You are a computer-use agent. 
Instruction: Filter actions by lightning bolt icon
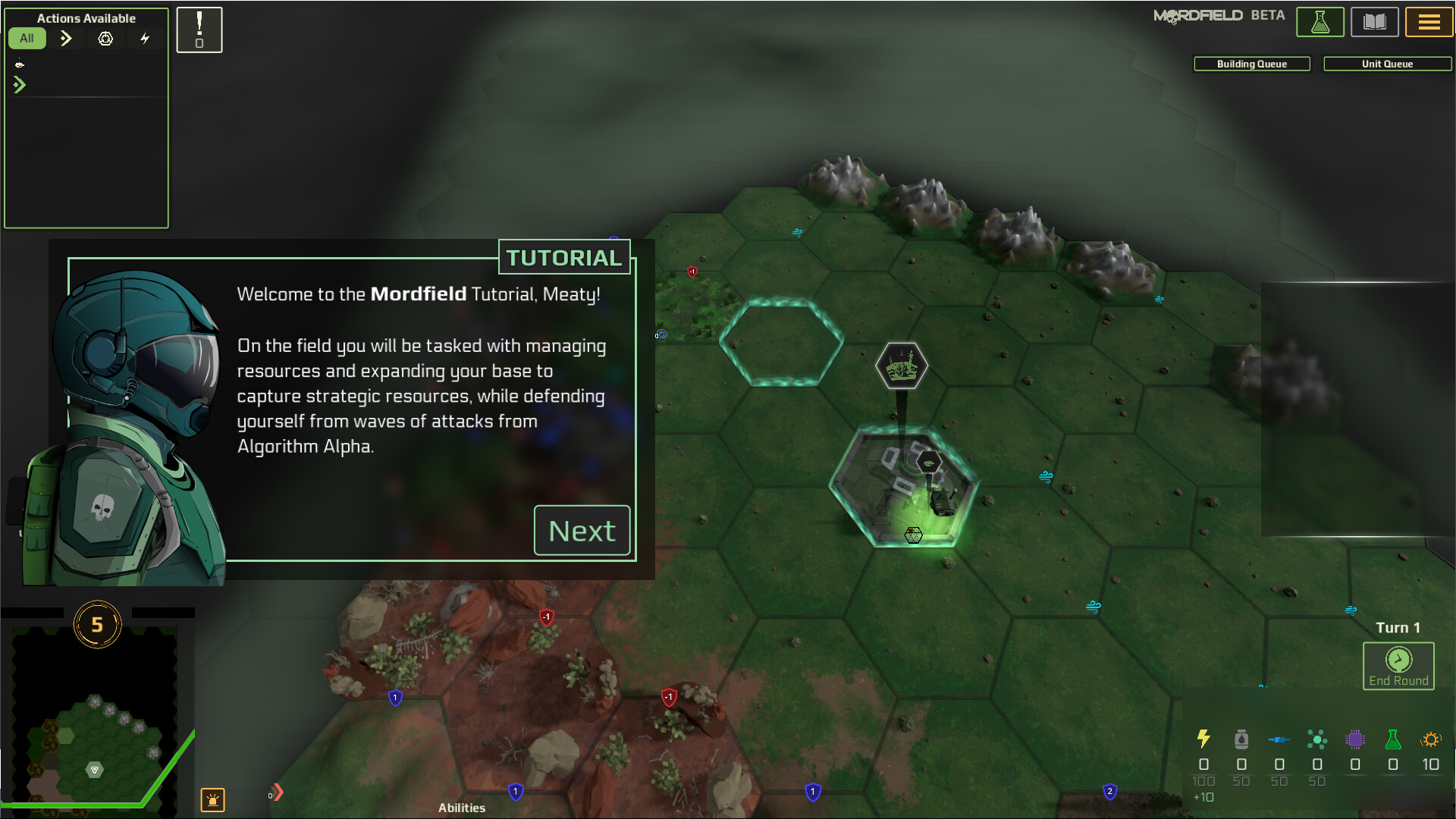(145, 38)
